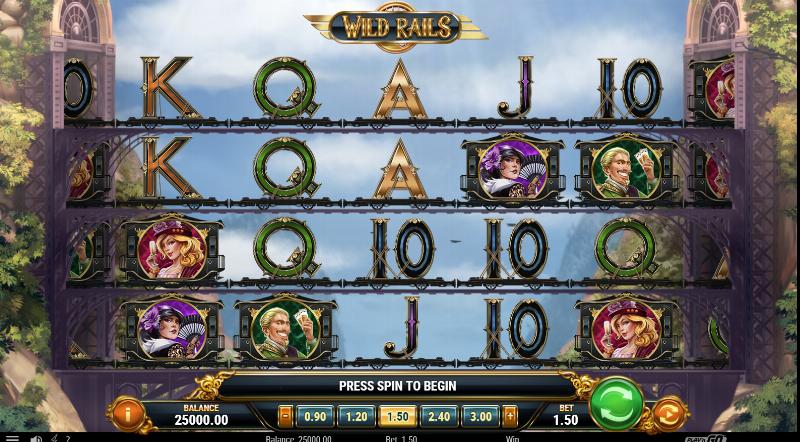Toggle the sound speaker icon

(36, 437)
